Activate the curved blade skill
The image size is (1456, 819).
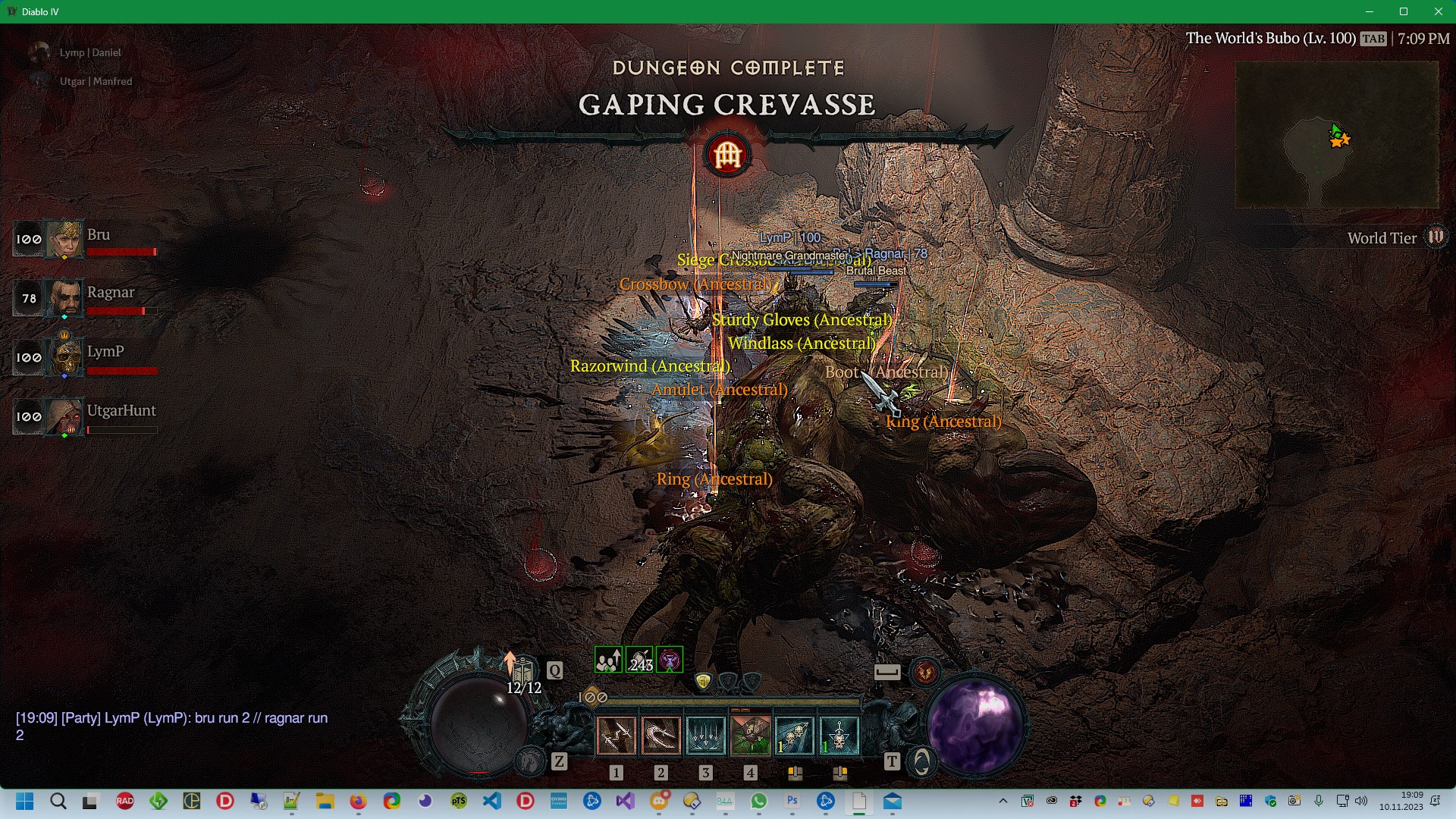coord(661,735)
